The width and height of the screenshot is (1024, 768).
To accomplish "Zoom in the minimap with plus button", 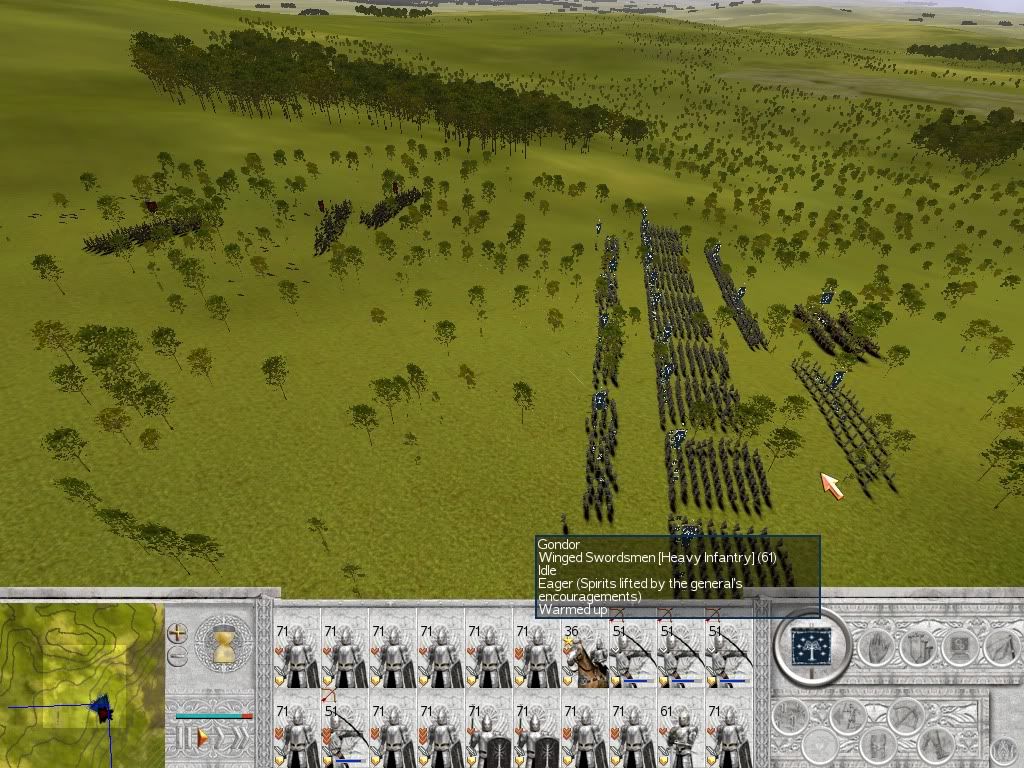I will pyautogui.click(x=177, y=633).
